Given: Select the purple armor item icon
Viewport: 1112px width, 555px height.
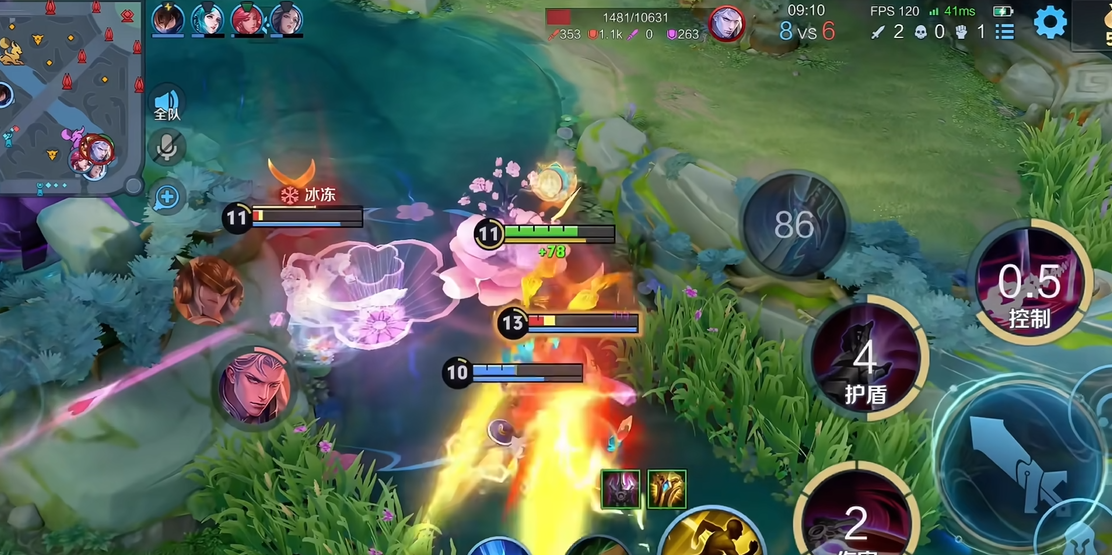Looking at the screenshot, I should (620, 488).
